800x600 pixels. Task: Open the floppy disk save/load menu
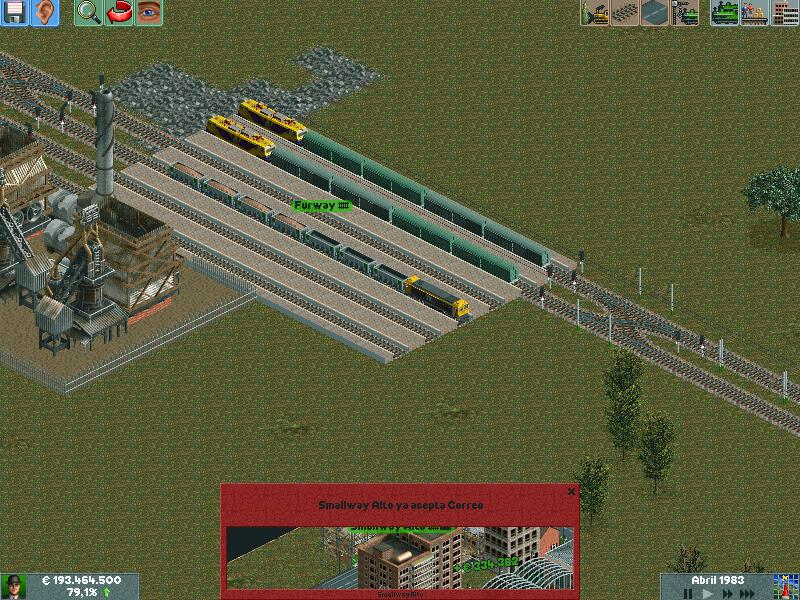pyautogui.click(x=15, y=13)
